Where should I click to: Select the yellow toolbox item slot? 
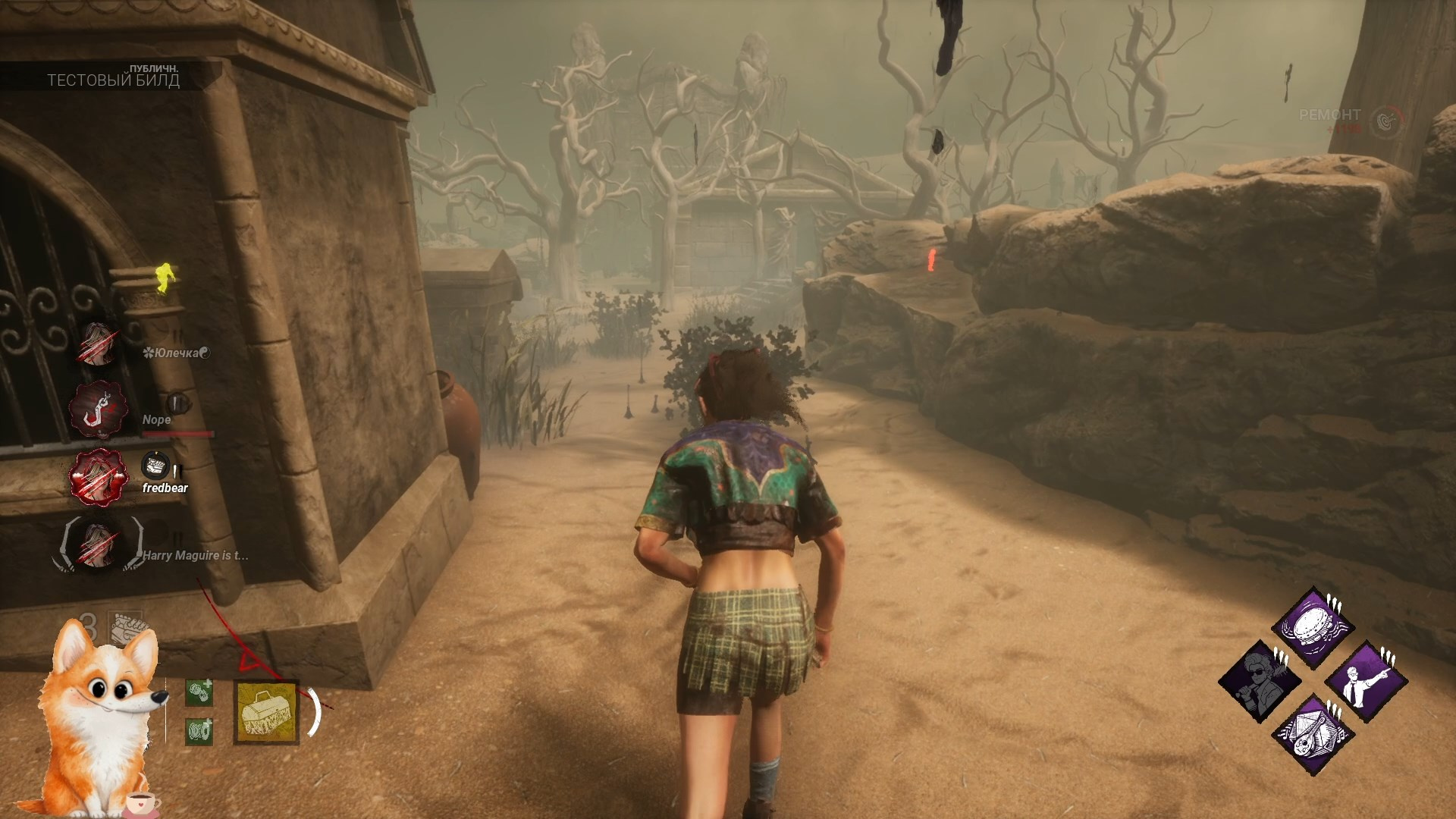pyautogui.click(x=266, y=711)
